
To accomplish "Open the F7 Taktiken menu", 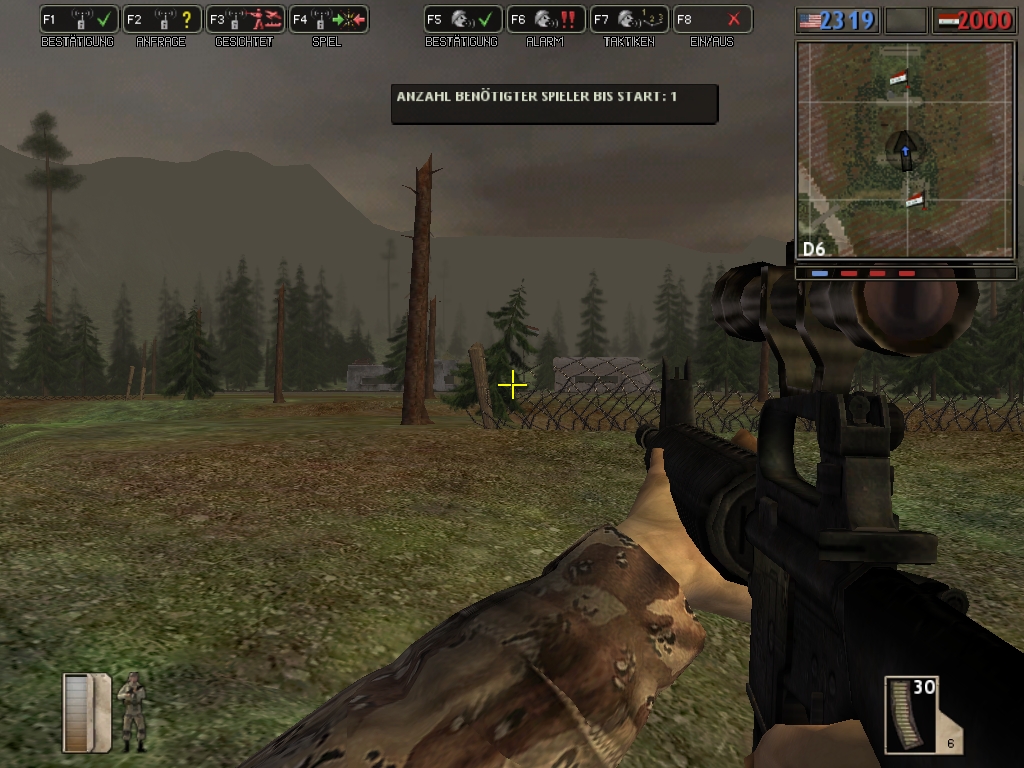I will click(x=628, y=19).
